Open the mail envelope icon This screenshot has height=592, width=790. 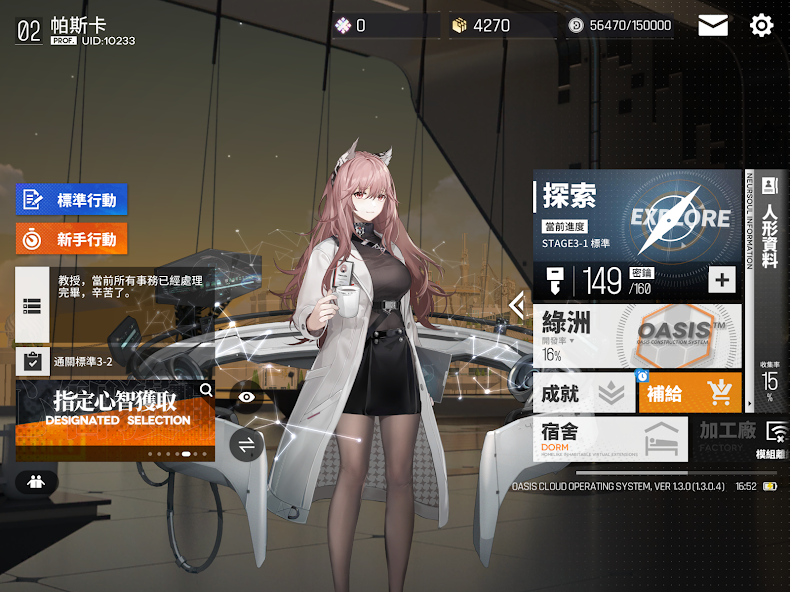pos(713,26)
